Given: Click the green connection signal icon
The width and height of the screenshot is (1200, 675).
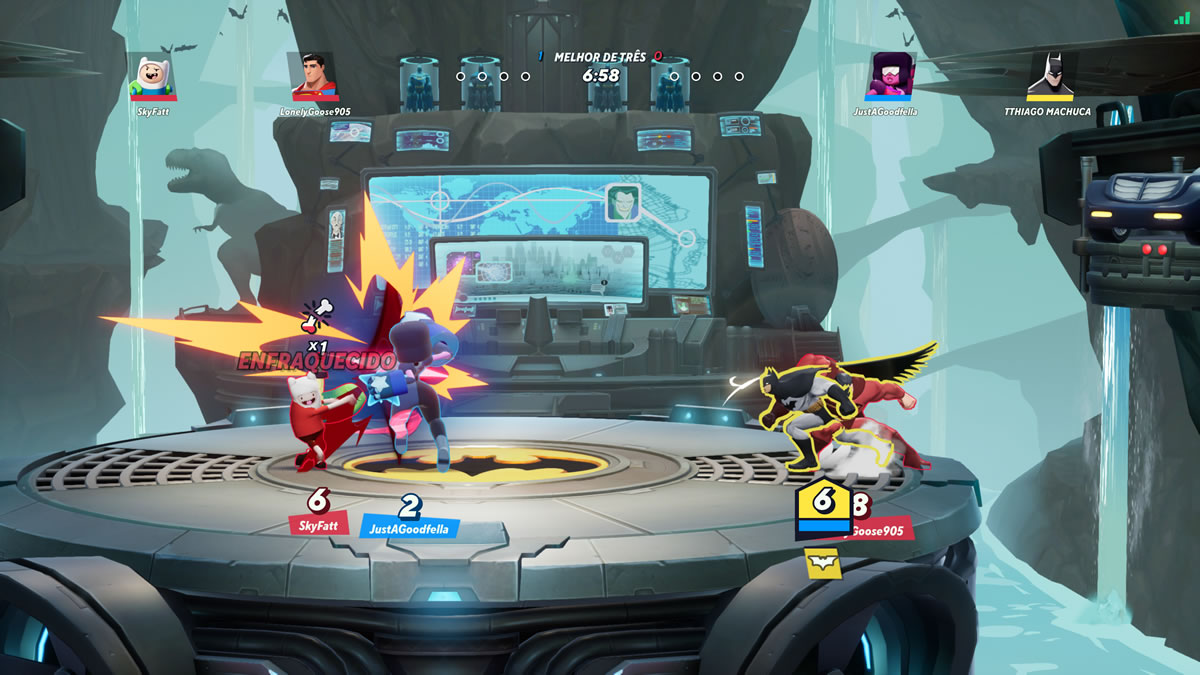Looking at the screenshot, I should (1182, 18).
